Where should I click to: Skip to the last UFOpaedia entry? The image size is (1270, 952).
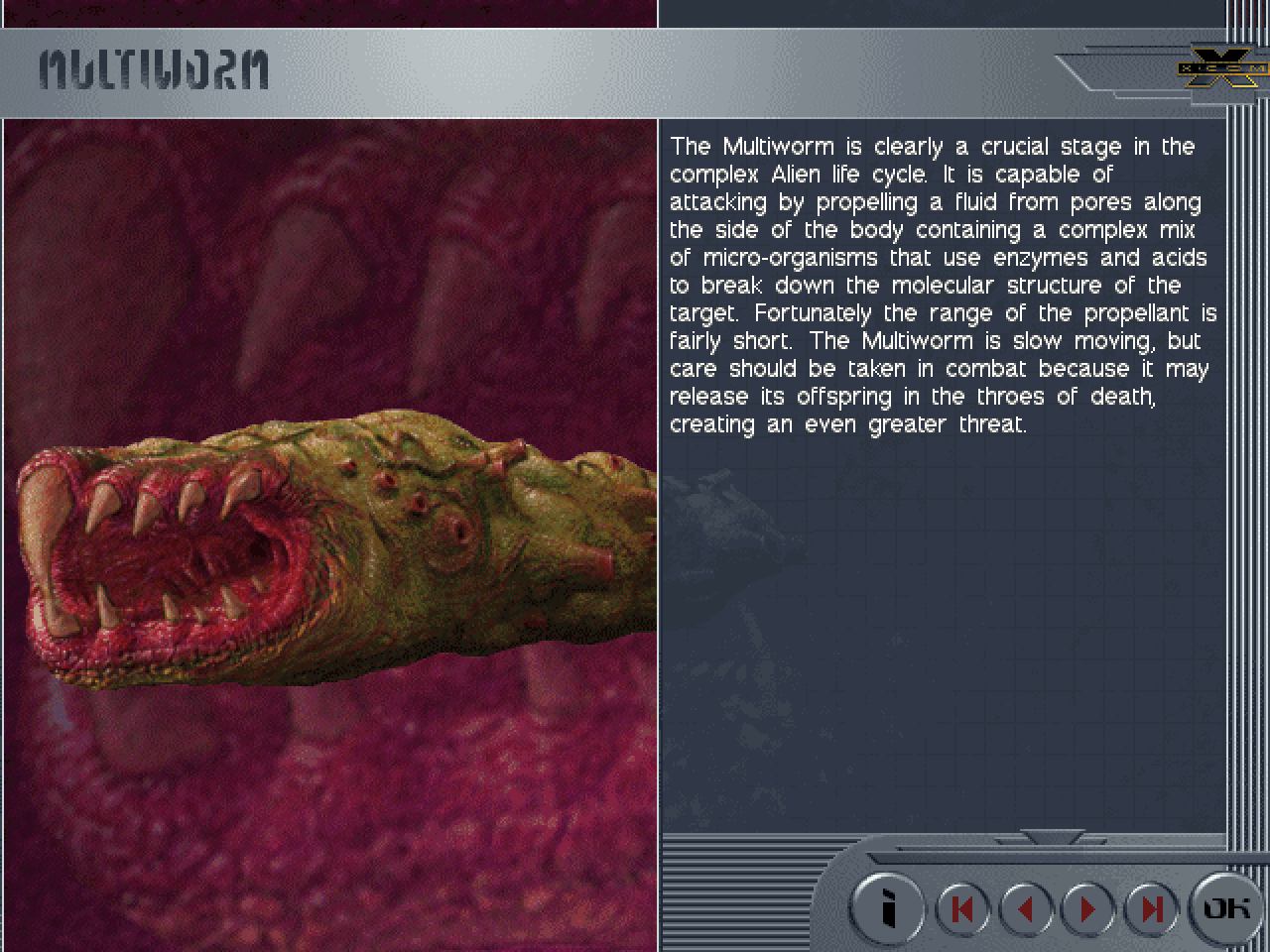1150,908
